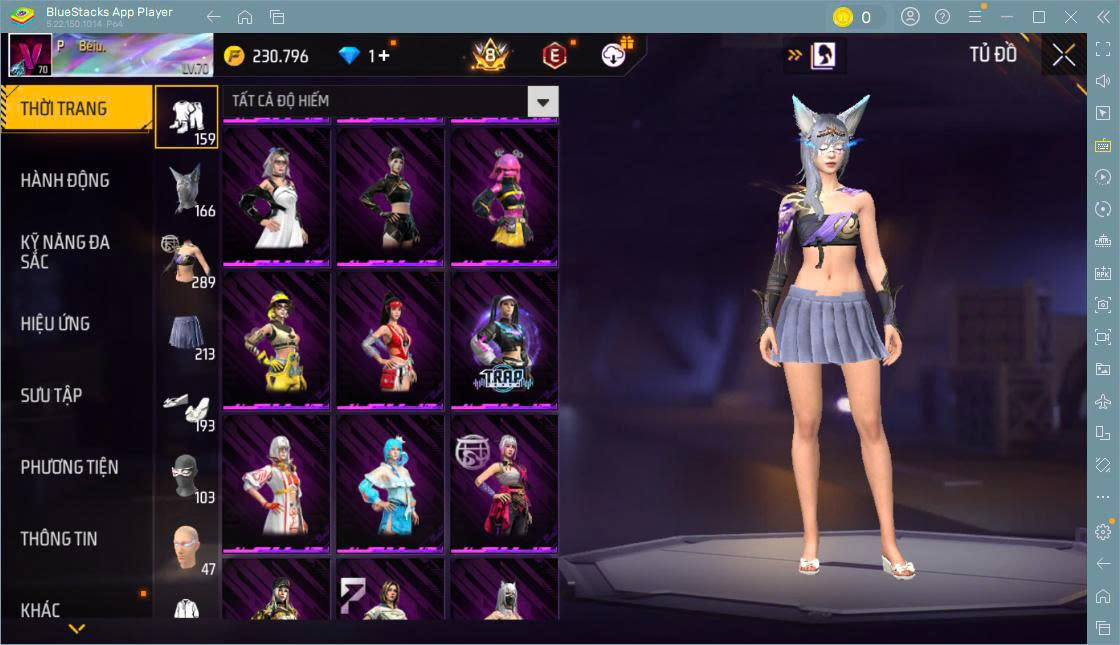Open BlueStacks settings gear in sidebar
1120x645 pixels.
pyautogui.click(x=1103, y=531)
